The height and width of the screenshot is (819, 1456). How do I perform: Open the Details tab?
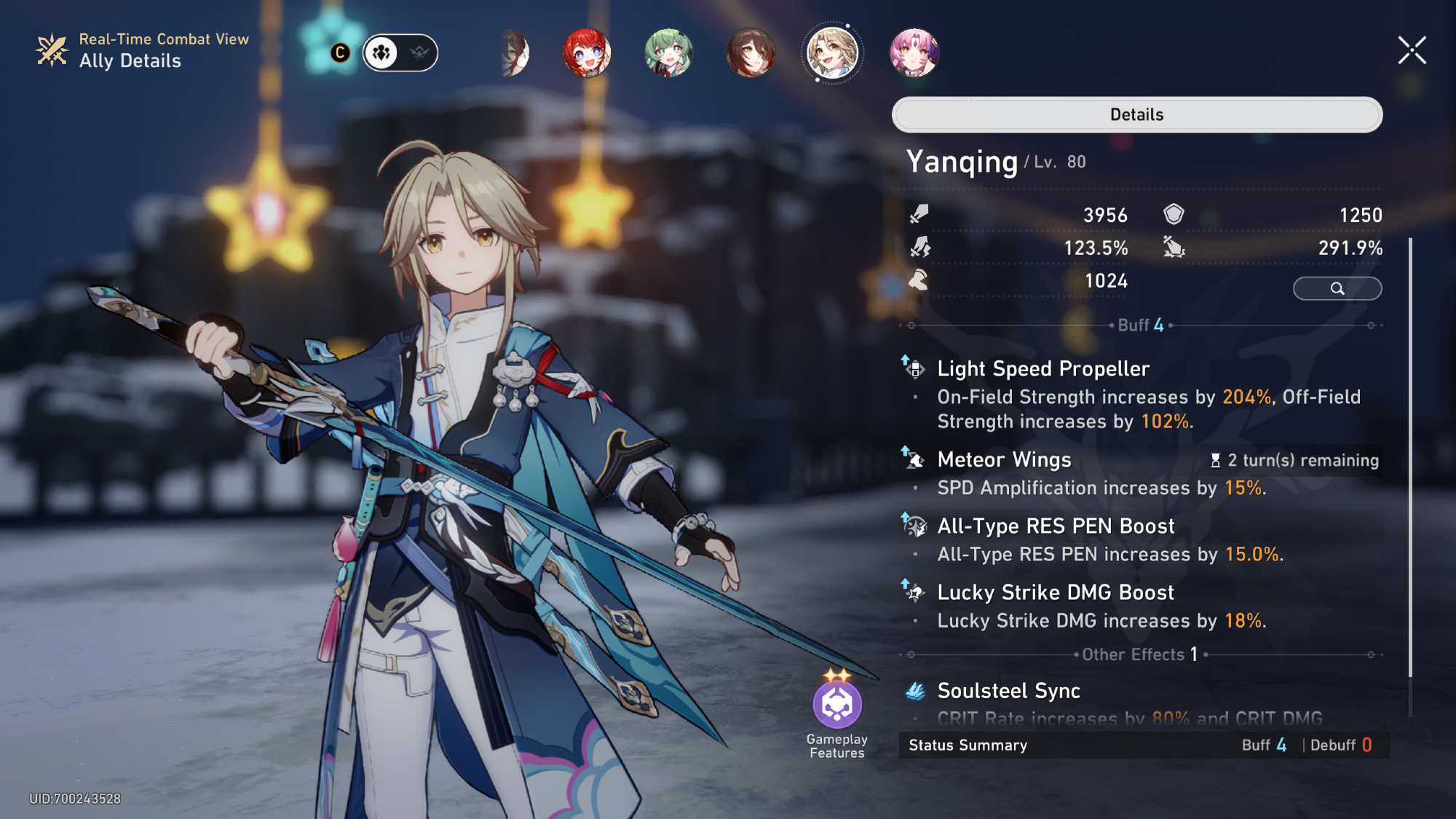1136,114
